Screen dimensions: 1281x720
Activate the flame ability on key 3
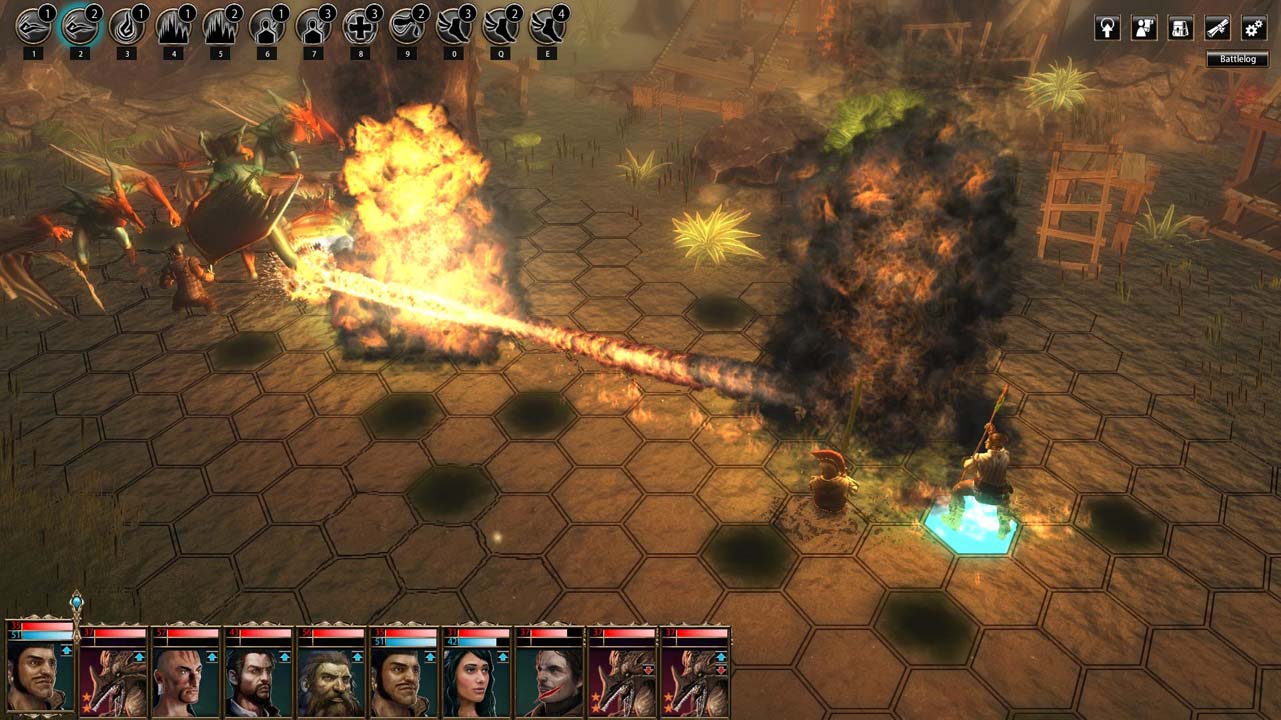coord(126,27)
